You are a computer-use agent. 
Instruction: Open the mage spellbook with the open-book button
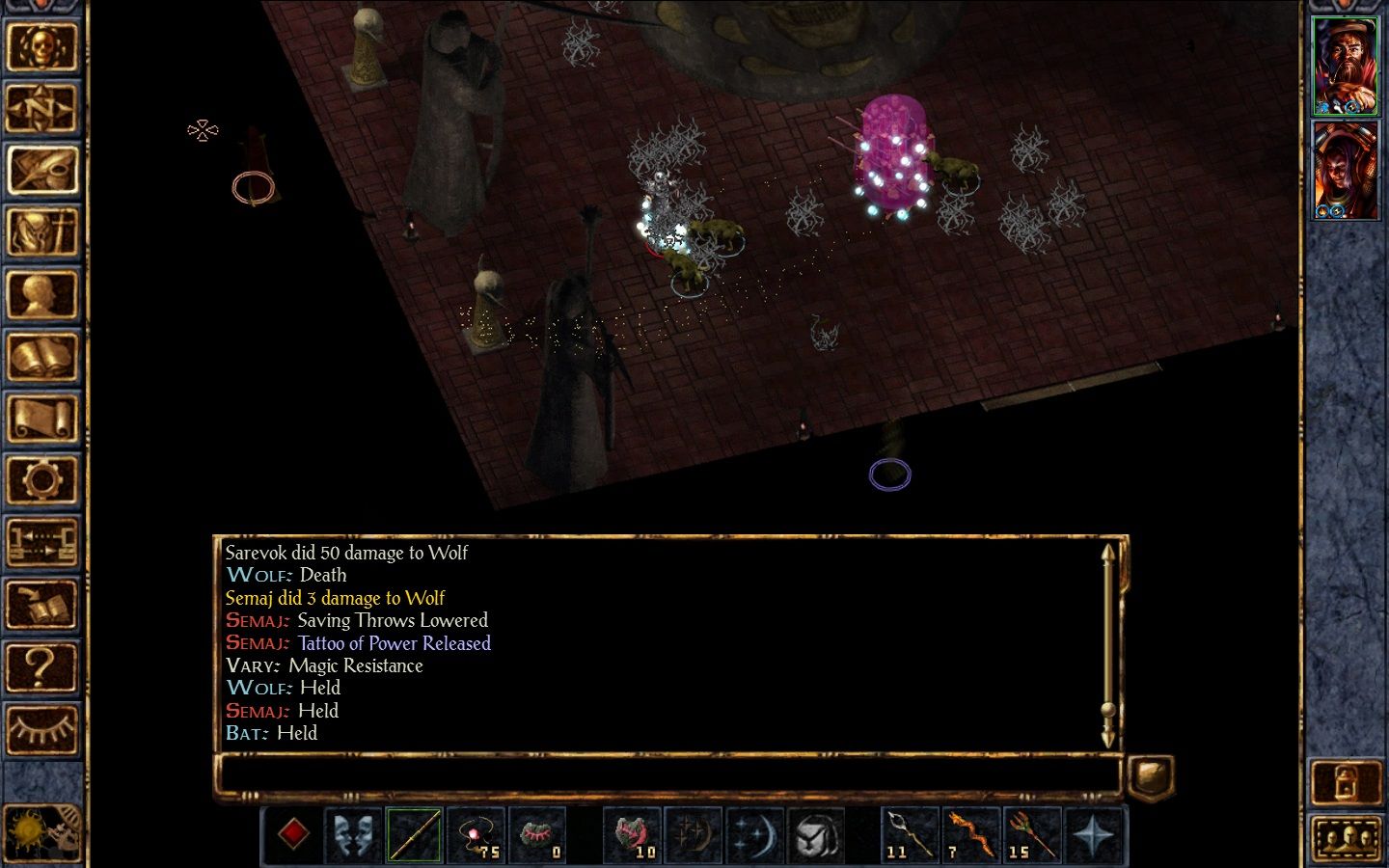tap(41, 357)
